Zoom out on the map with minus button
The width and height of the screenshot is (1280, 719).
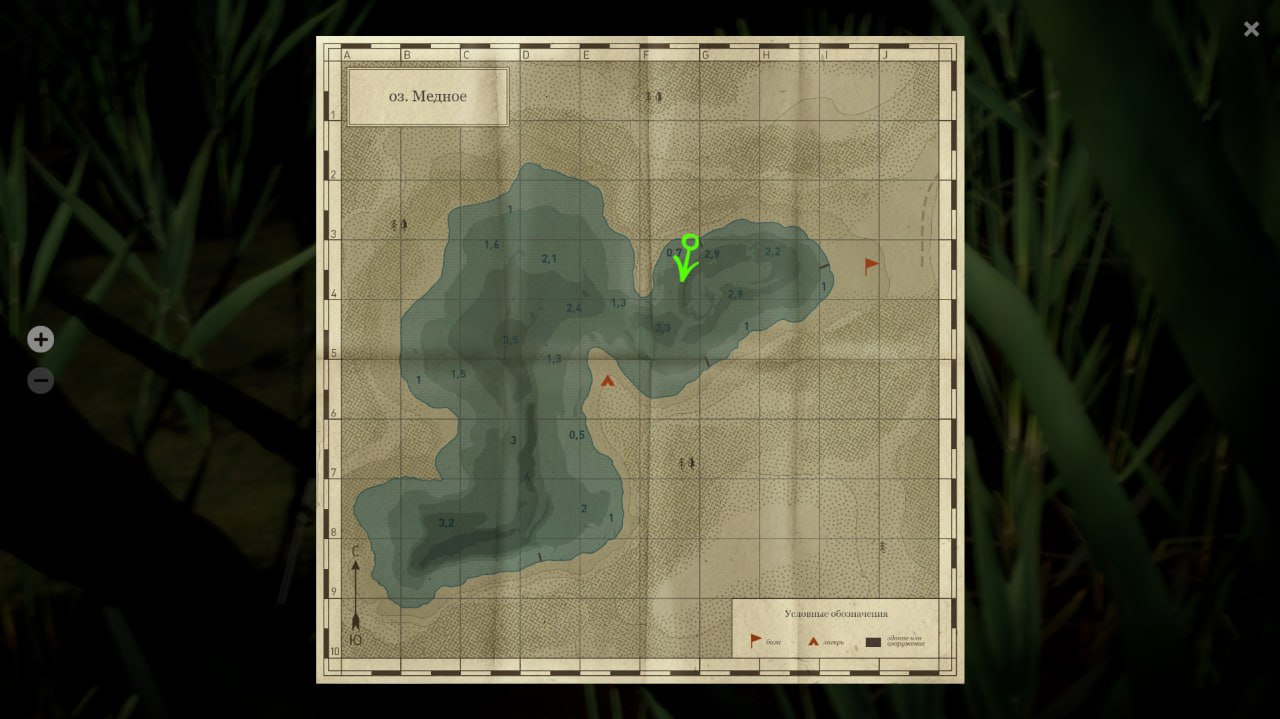click(x=40, y=381)
